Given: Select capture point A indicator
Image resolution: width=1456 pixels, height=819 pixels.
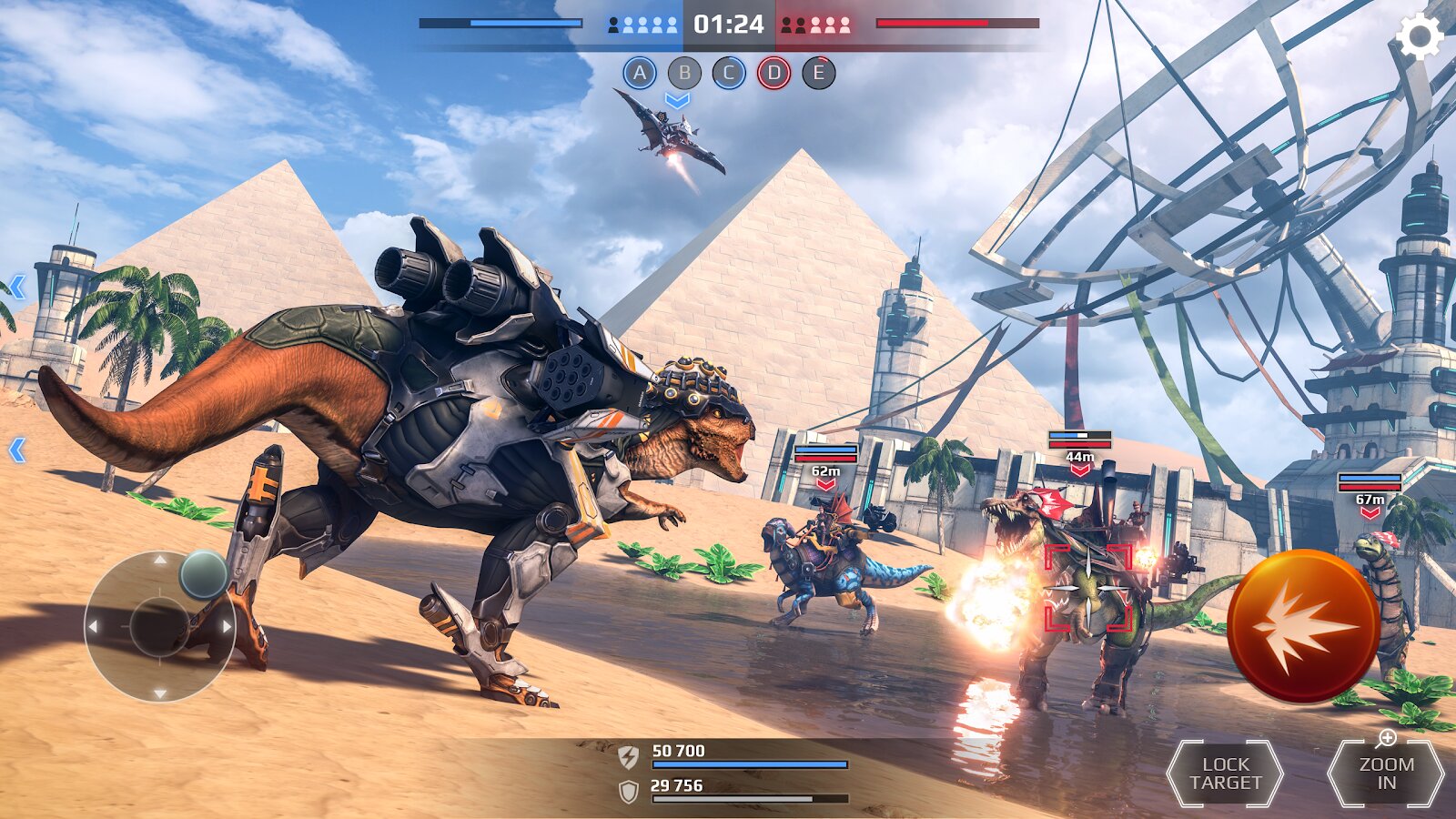Looking at the screenshot, I should click(640, 73).
